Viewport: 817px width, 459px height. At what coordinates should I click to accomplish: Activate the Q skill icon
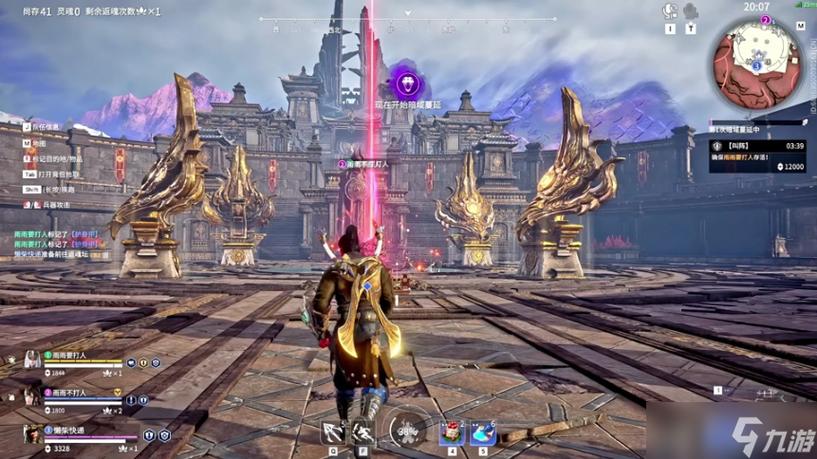[332, 432]
